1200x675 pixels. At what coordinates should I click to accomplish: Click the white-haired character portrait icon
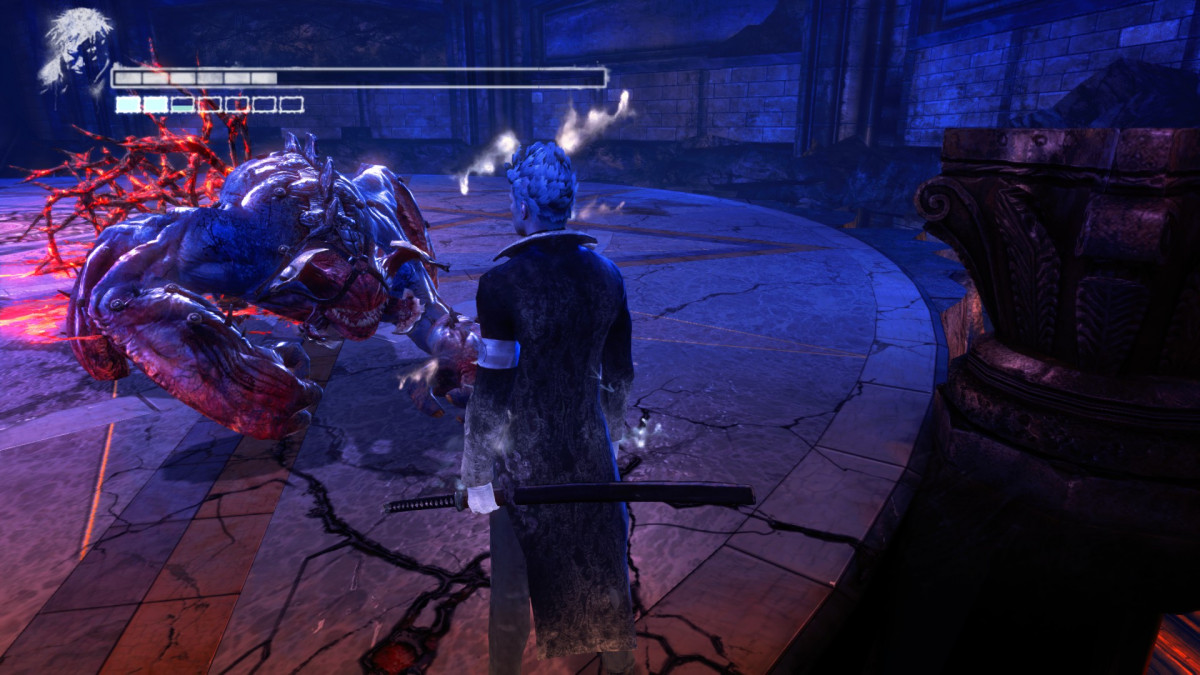(x=74, y=50)
